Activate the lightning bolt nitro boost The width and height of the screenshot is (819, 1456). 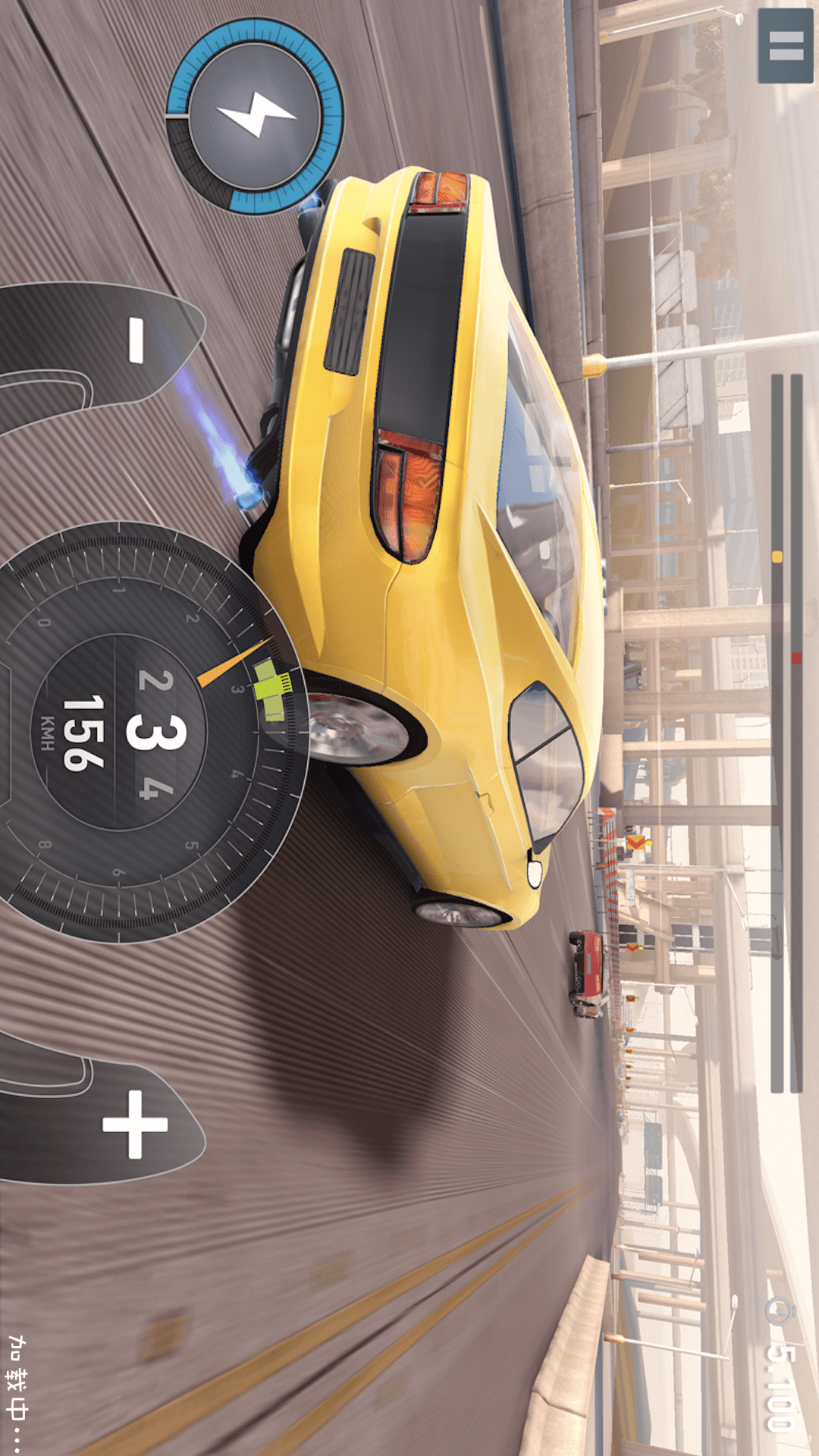tap(255, 116)
